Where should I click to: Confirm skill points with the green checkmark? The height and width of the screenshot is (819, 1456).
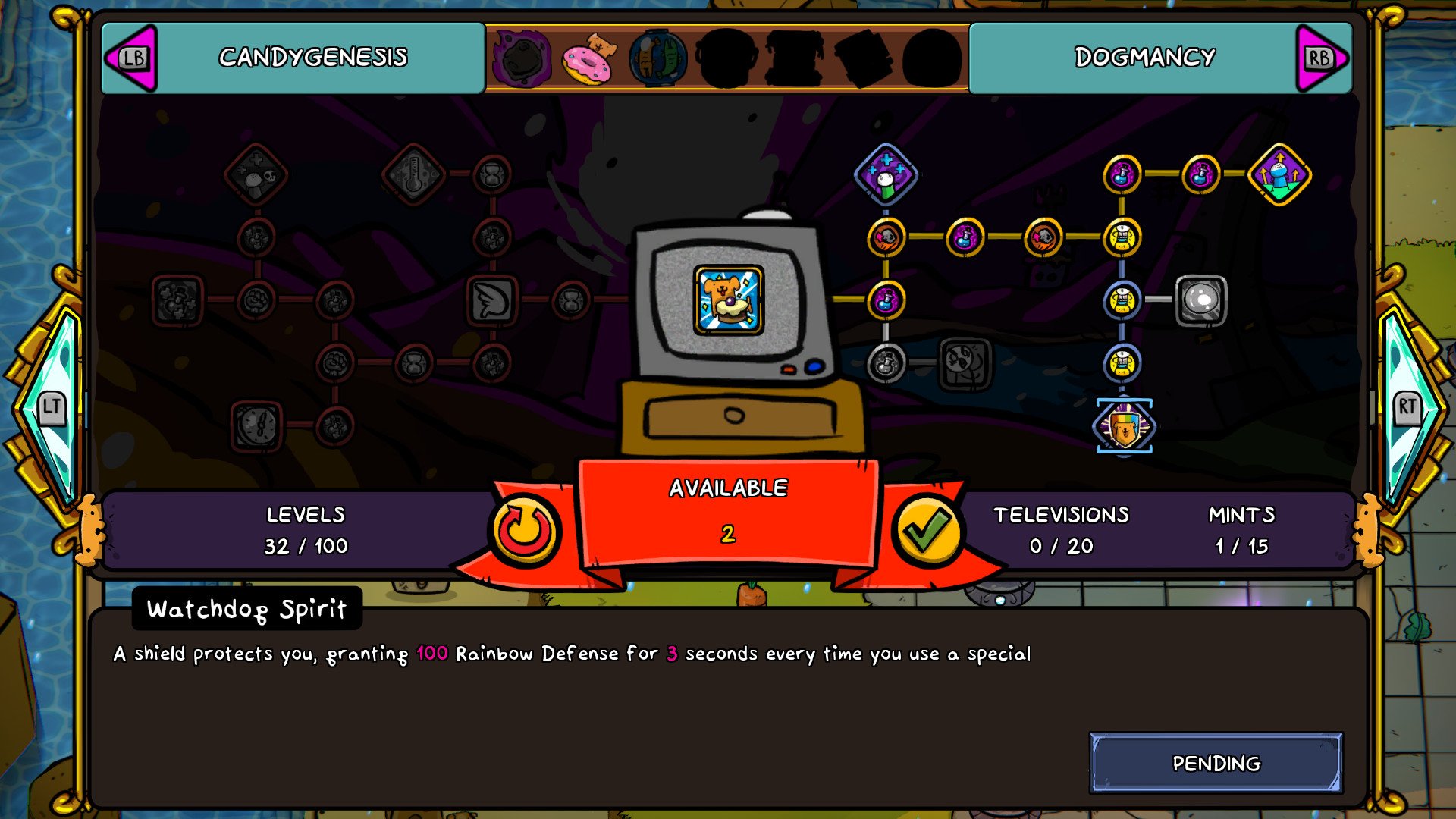click(x=926, y=530)
